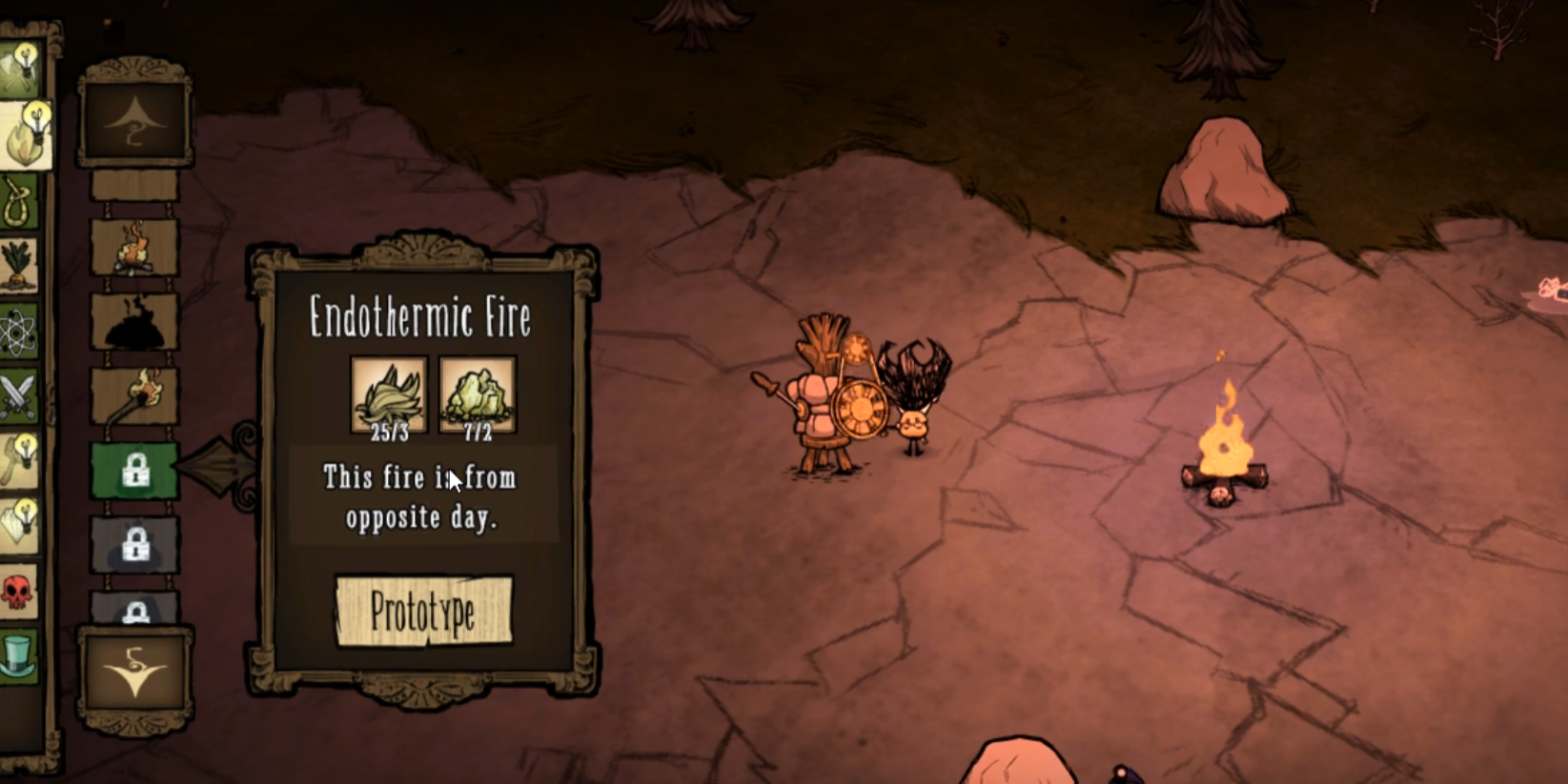1568x784 pixels.
Task: Select the torch recipe slot
Action: (x=134, y=395)
